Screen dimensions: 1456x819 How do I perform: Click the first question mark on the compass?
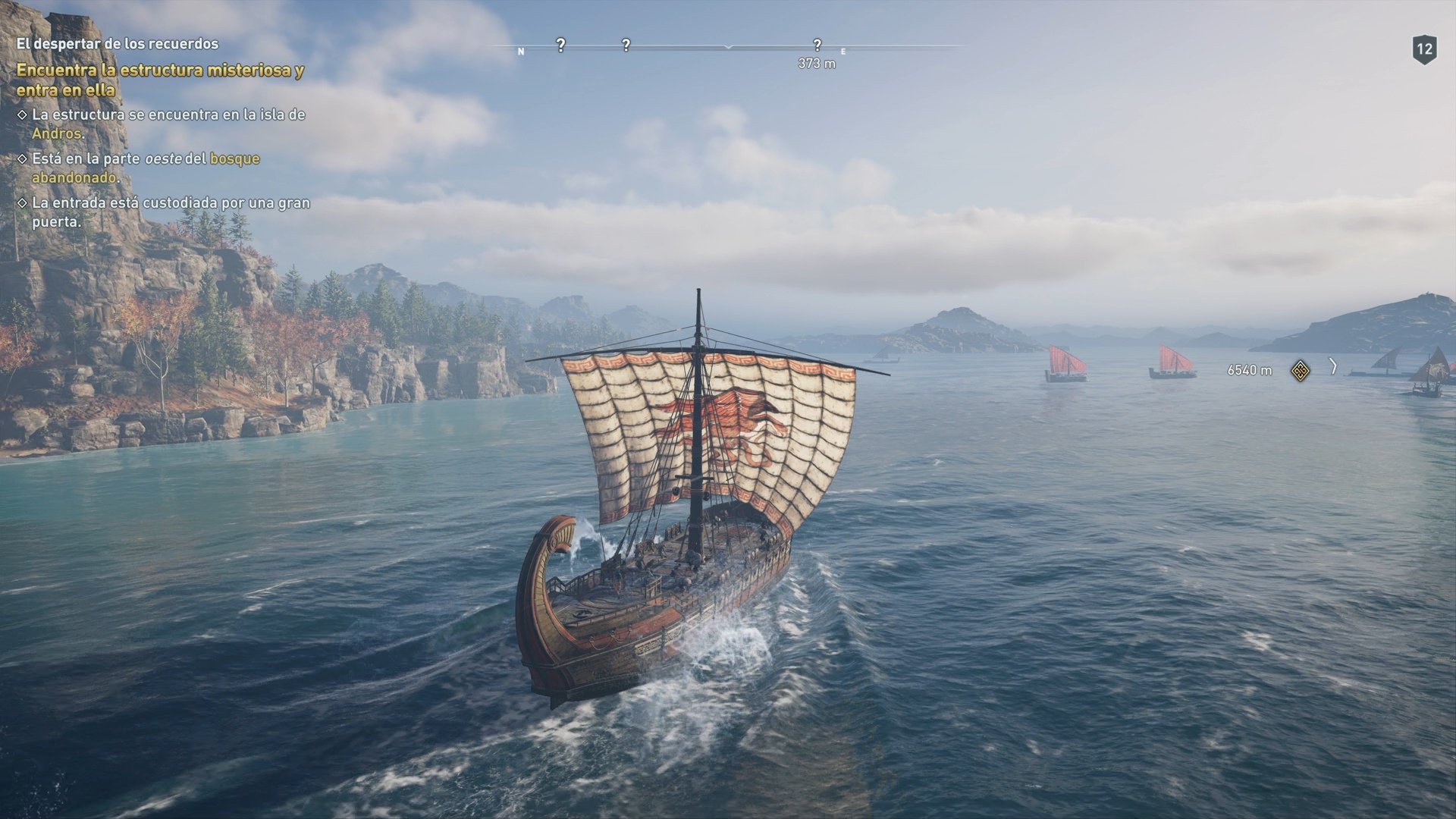click(x=560, y=45)
